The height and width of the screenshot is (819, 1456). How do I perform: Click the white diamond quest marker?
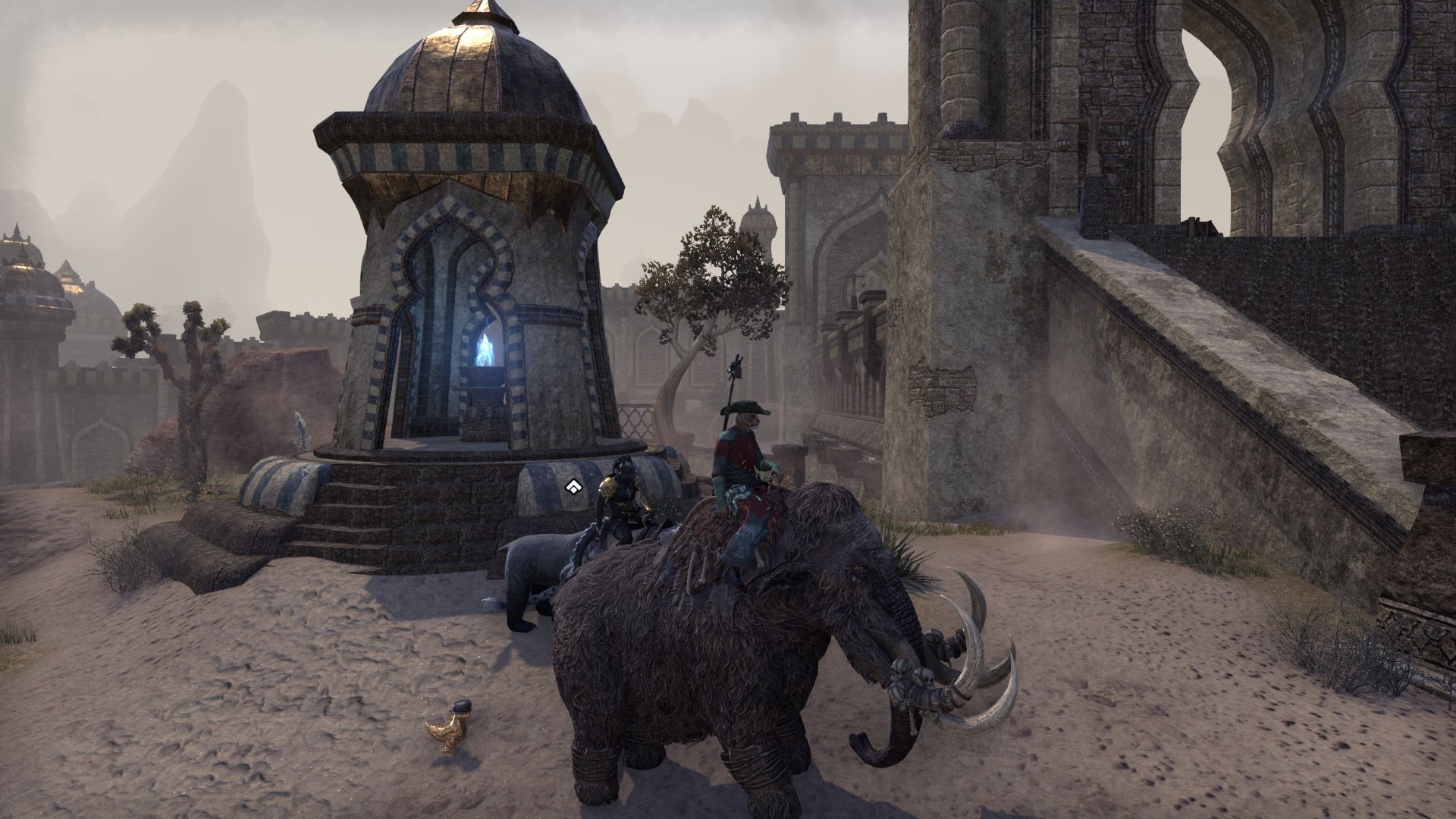[x=573, y=487]
